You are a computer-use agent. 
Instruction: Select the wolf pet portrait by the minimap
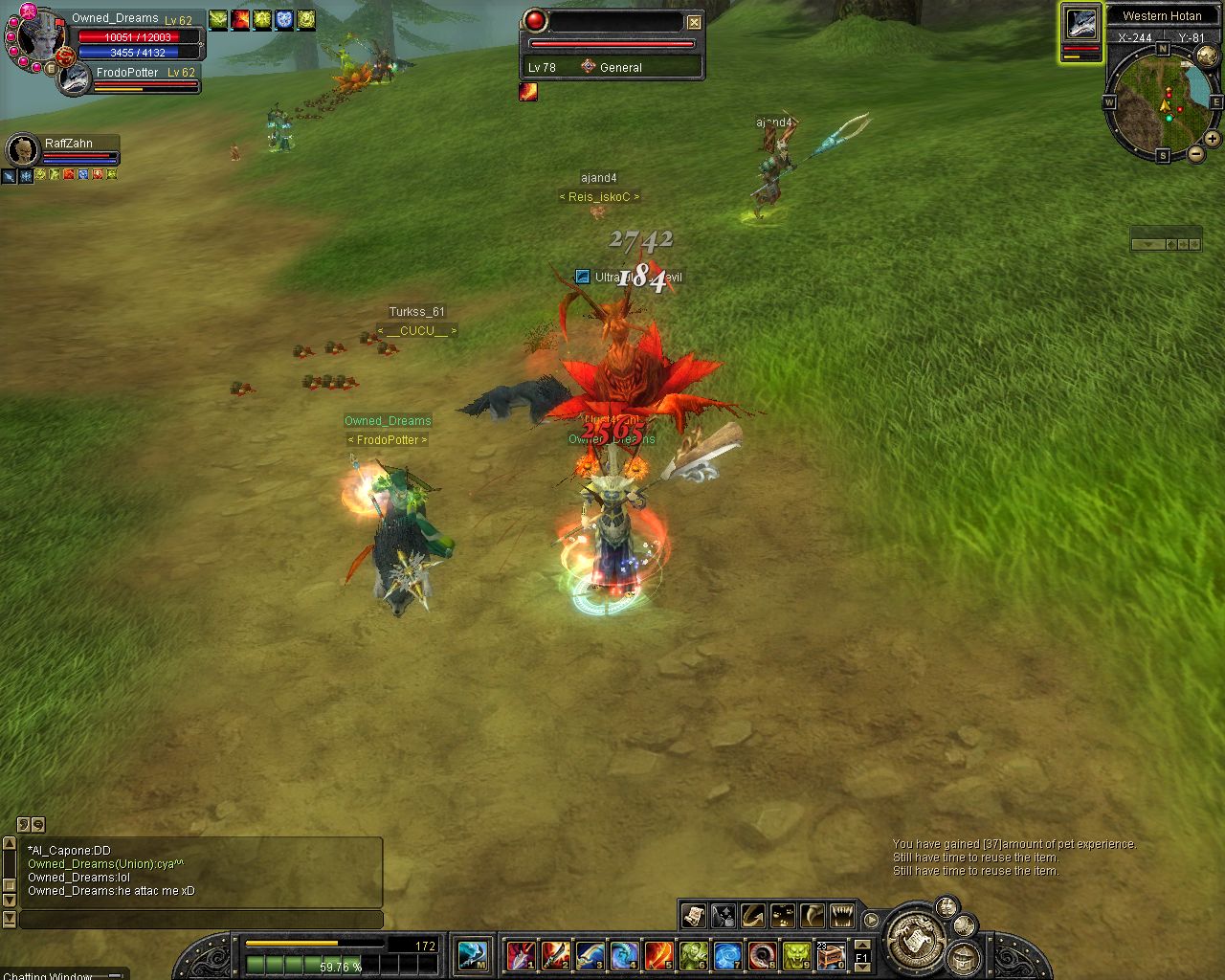(1080, 25)
